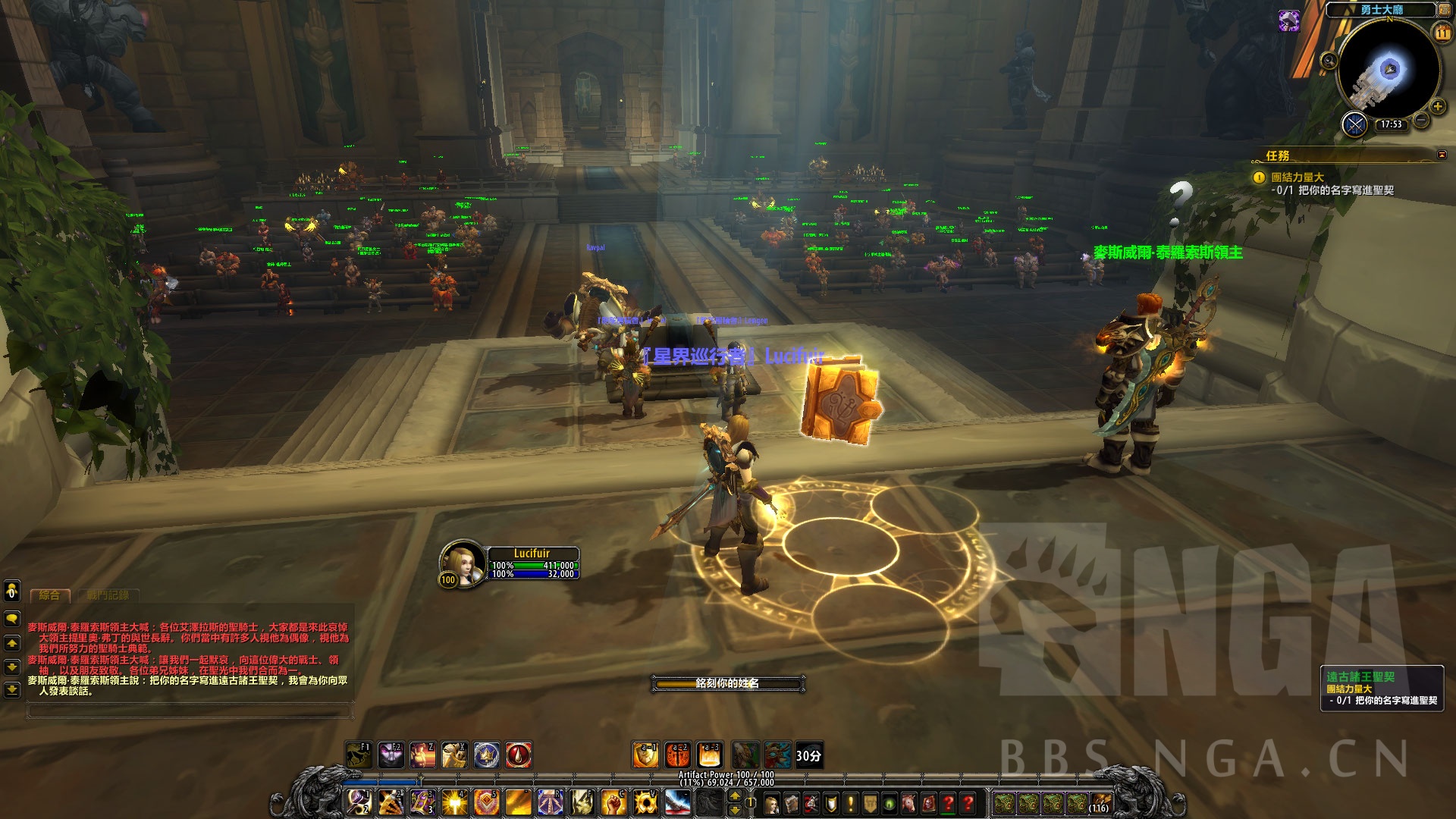Image resolution: width=1456 pixels, height=819 pixels.
Task: Activate the red blood drop ability
Action: coord(519,755)
